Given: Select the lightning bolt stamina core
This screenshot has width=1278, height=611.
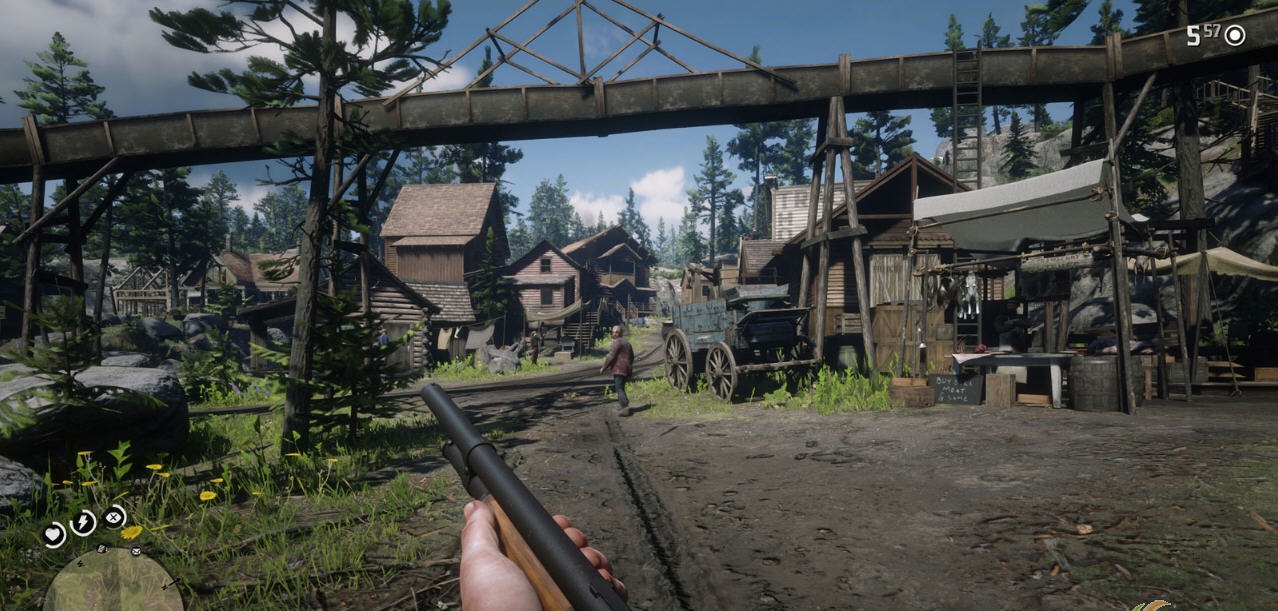Looking at the screenshot, I should click(x=83, y=522).
